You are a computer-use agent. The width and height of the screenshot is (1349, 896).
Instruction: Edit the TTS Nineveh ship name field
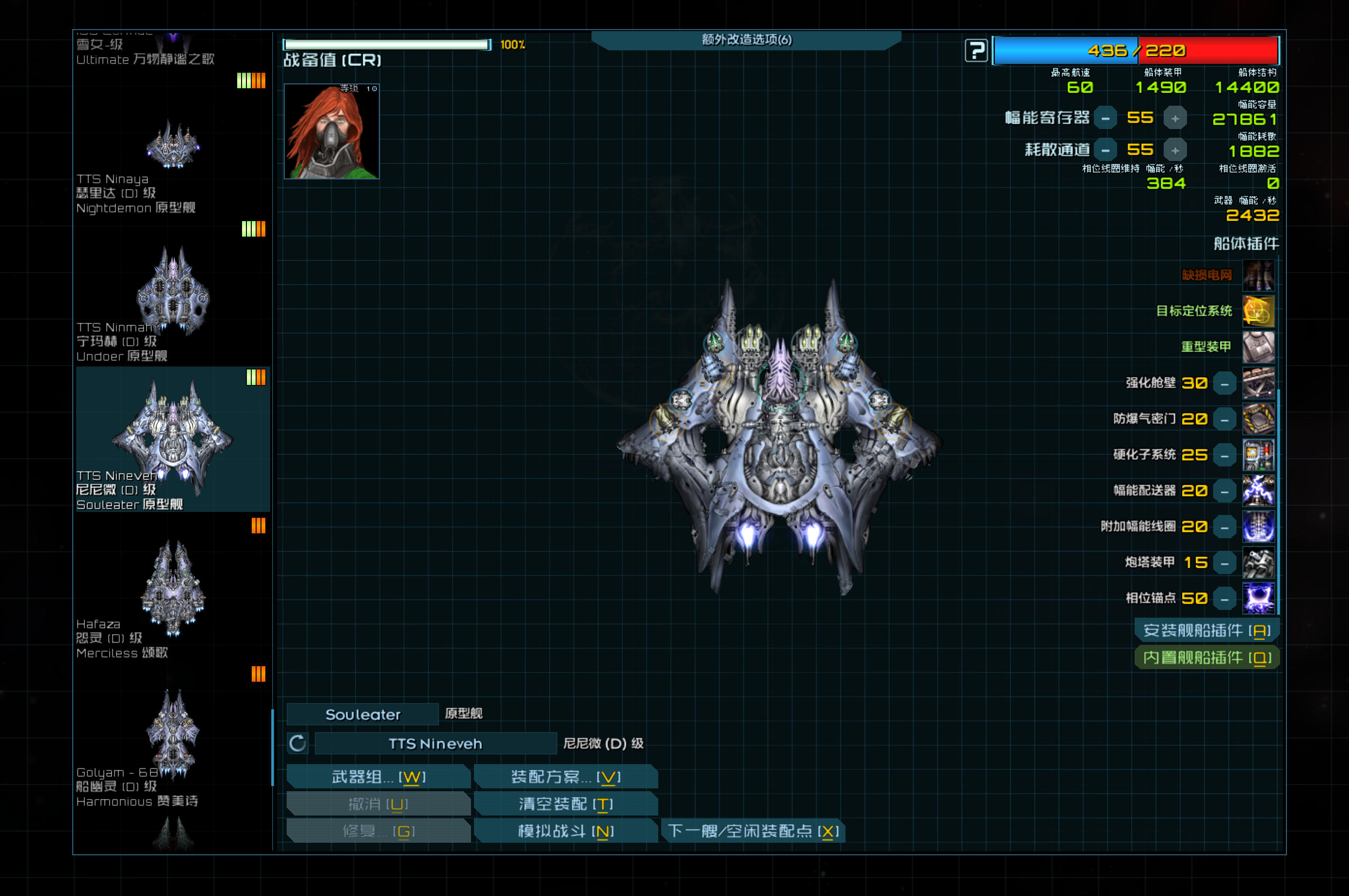[436, 743]
